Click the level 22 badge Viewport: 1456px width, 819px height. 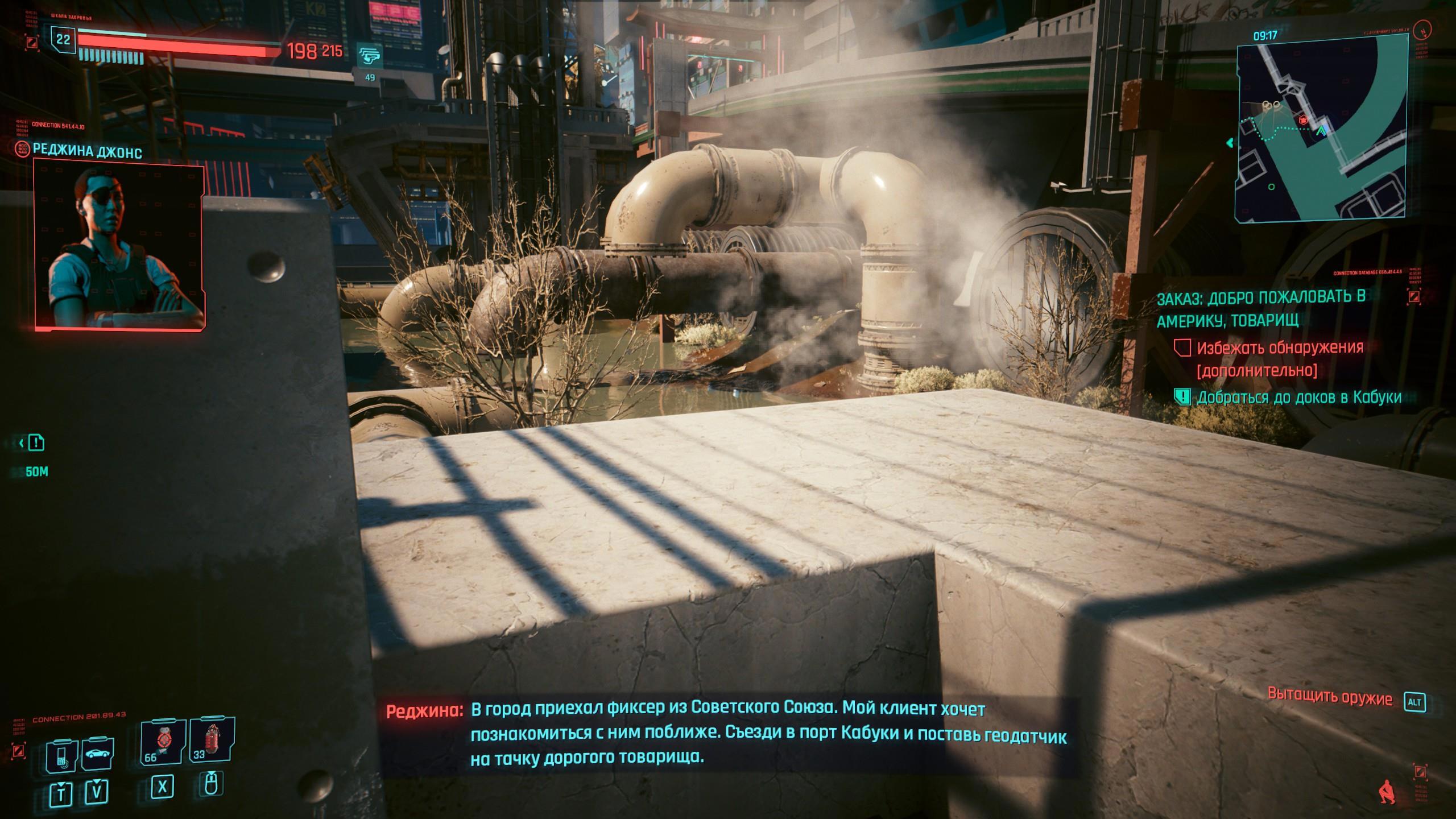click(63, 39)
